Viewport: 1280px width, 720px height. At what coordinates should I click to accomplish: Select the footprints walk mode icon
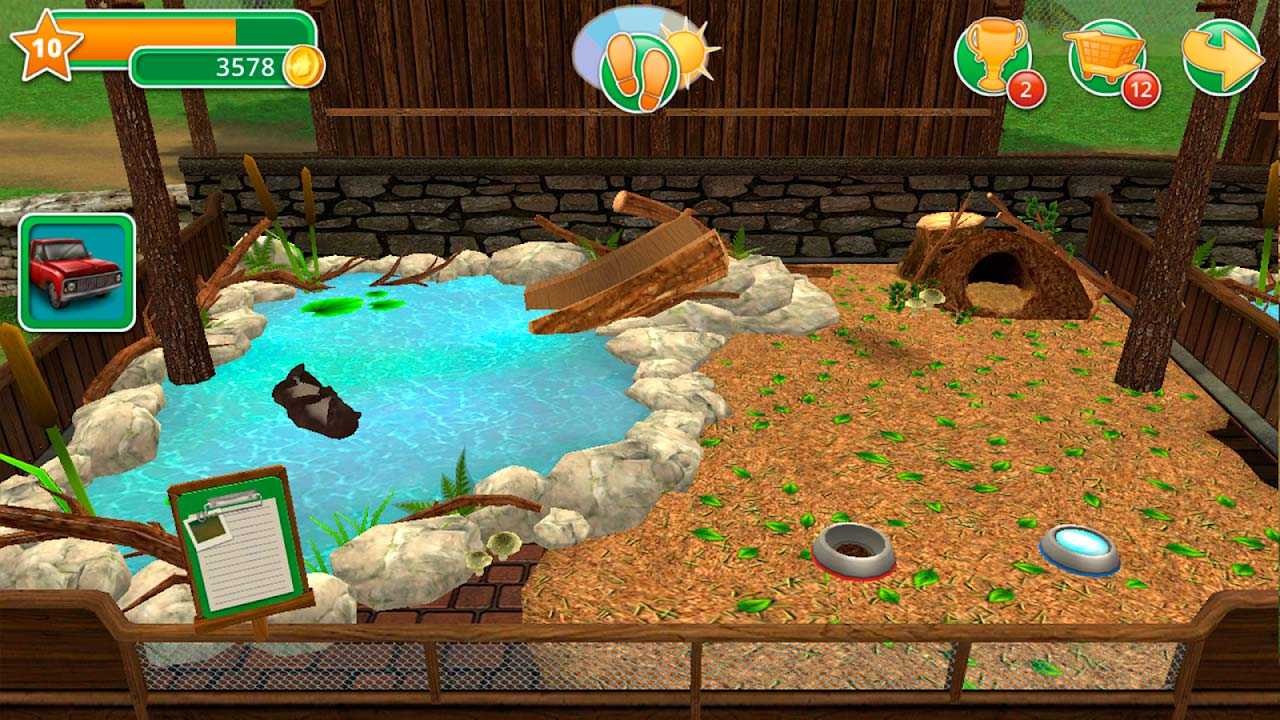pyautogui.click(x=639, y=71)
